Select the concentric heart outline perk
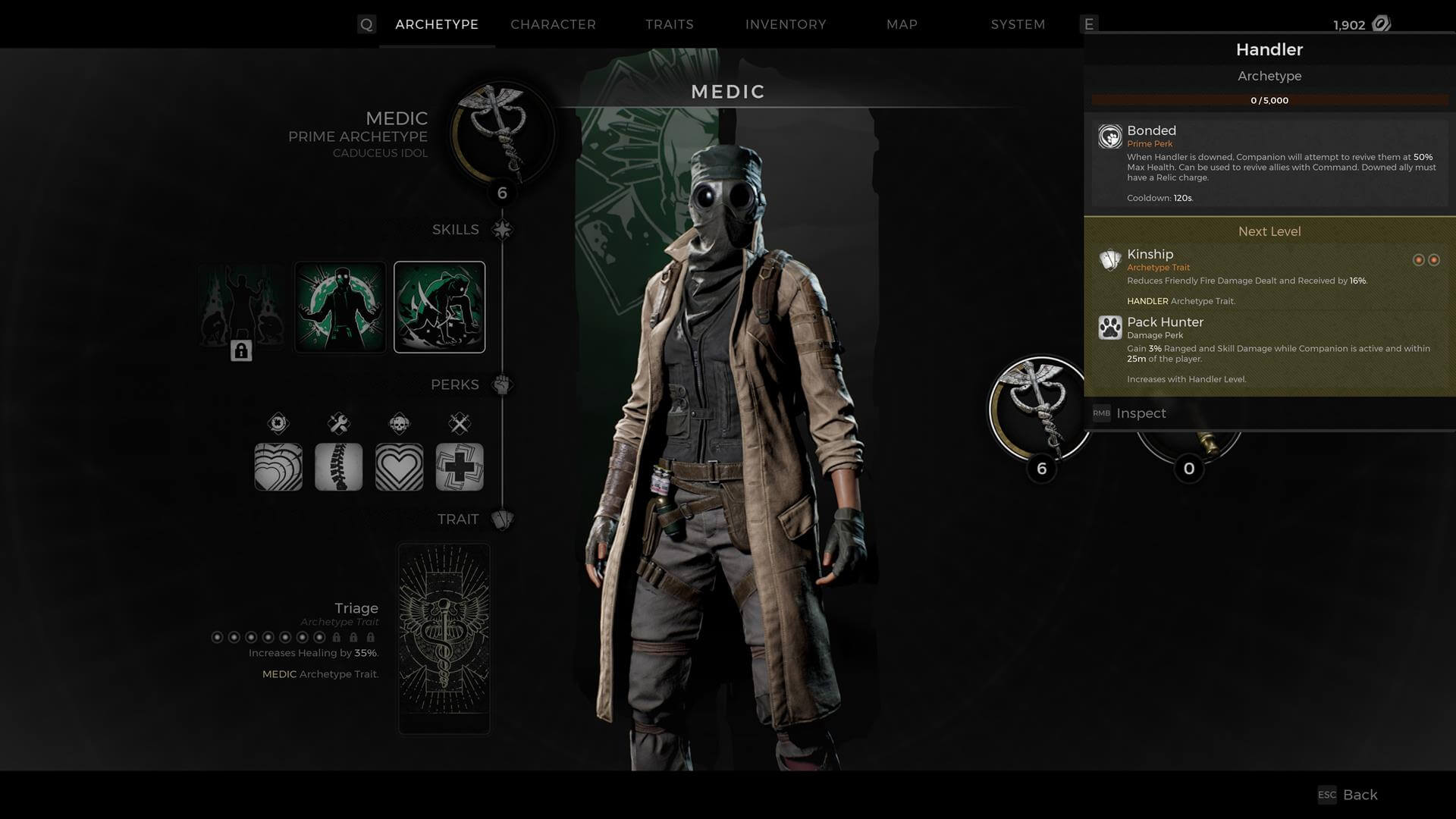The width and height of the screenshot is (1456, 819). [x=399, y=466]
